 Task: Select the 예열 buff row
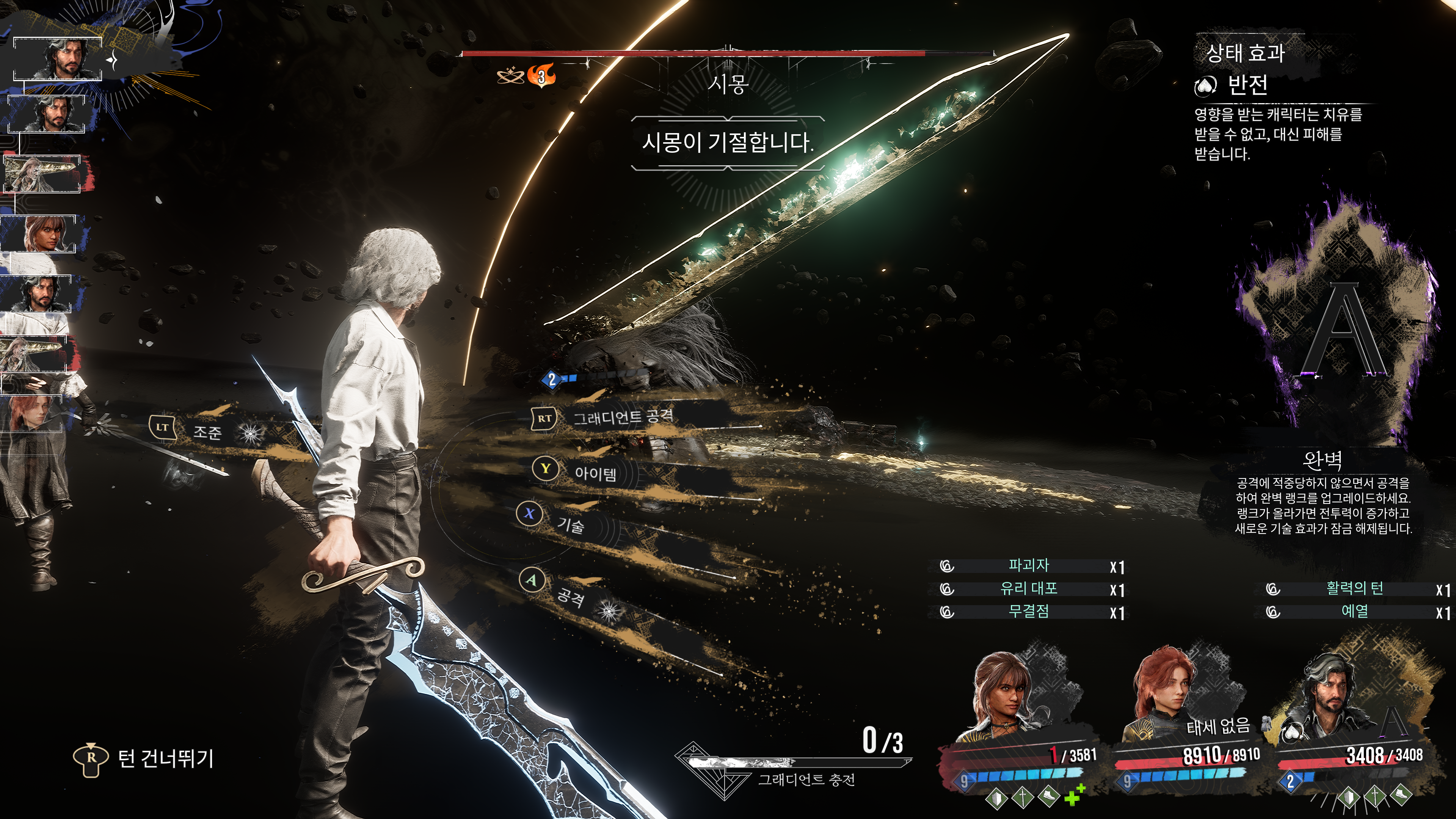1354,612
